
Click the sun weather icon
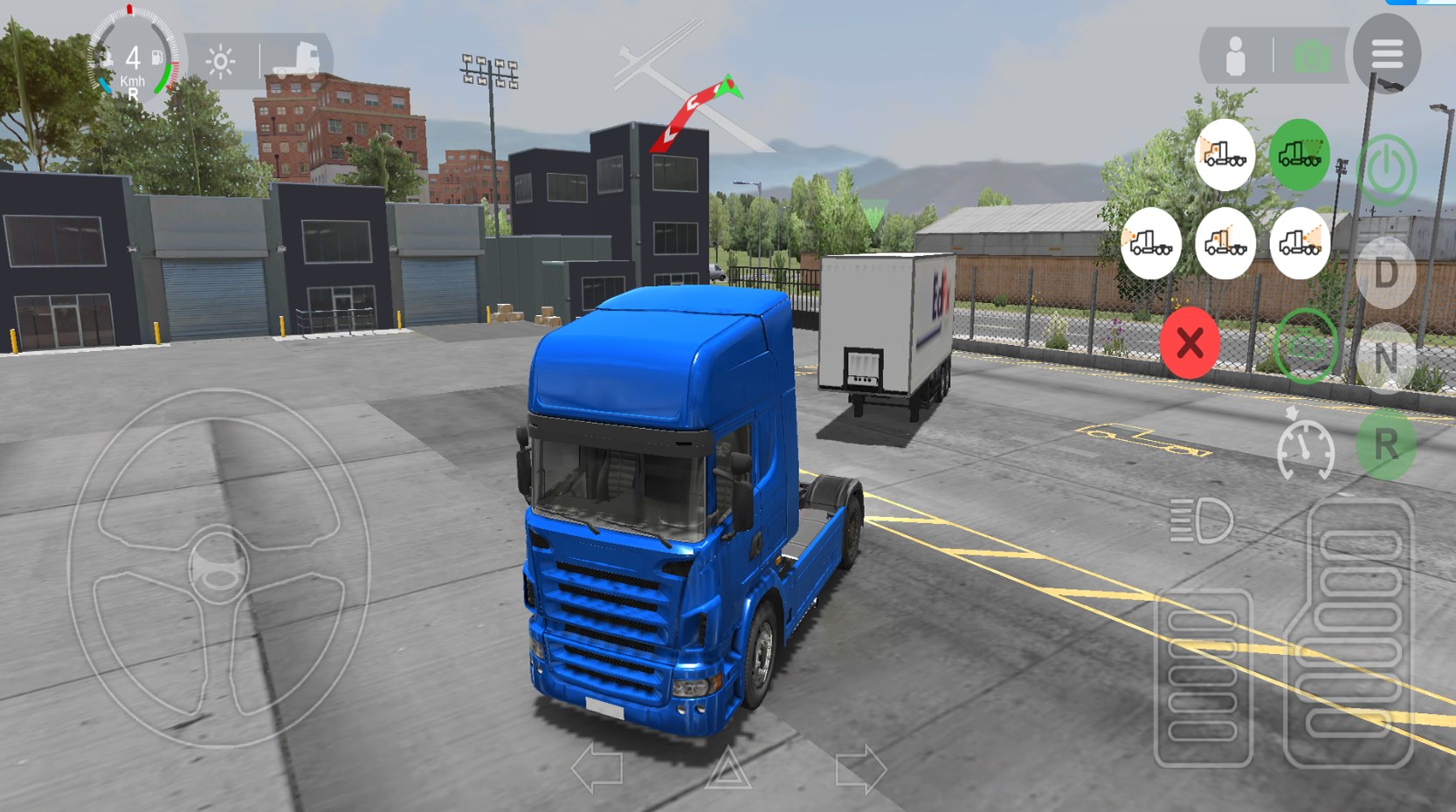coord(220,62)
